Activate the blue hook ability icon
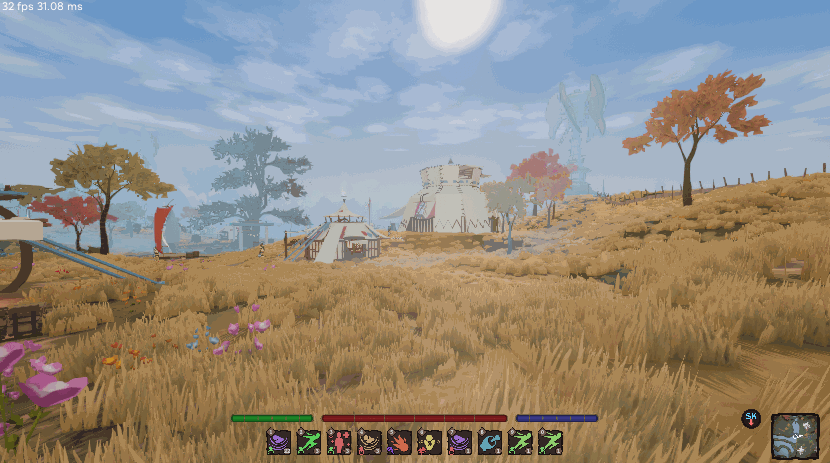Screen dimensions: 830x463 (490, 441)
